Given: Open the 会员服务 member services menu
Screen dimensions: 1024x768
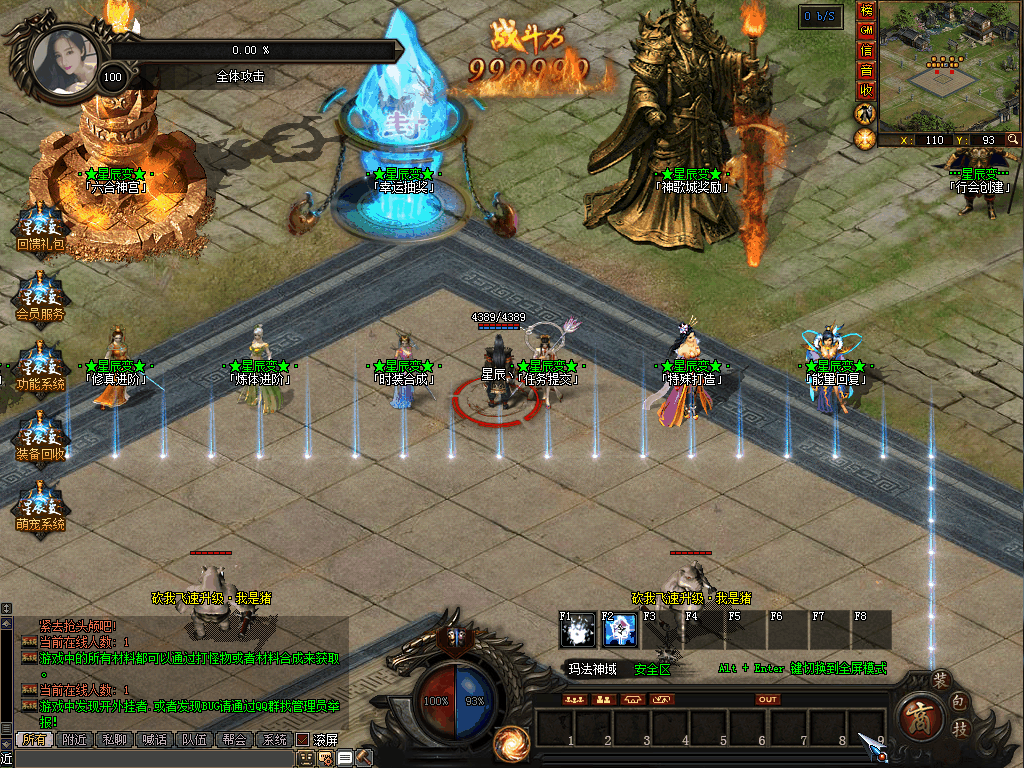Looking at the screenshot, I should coord(40,297).
